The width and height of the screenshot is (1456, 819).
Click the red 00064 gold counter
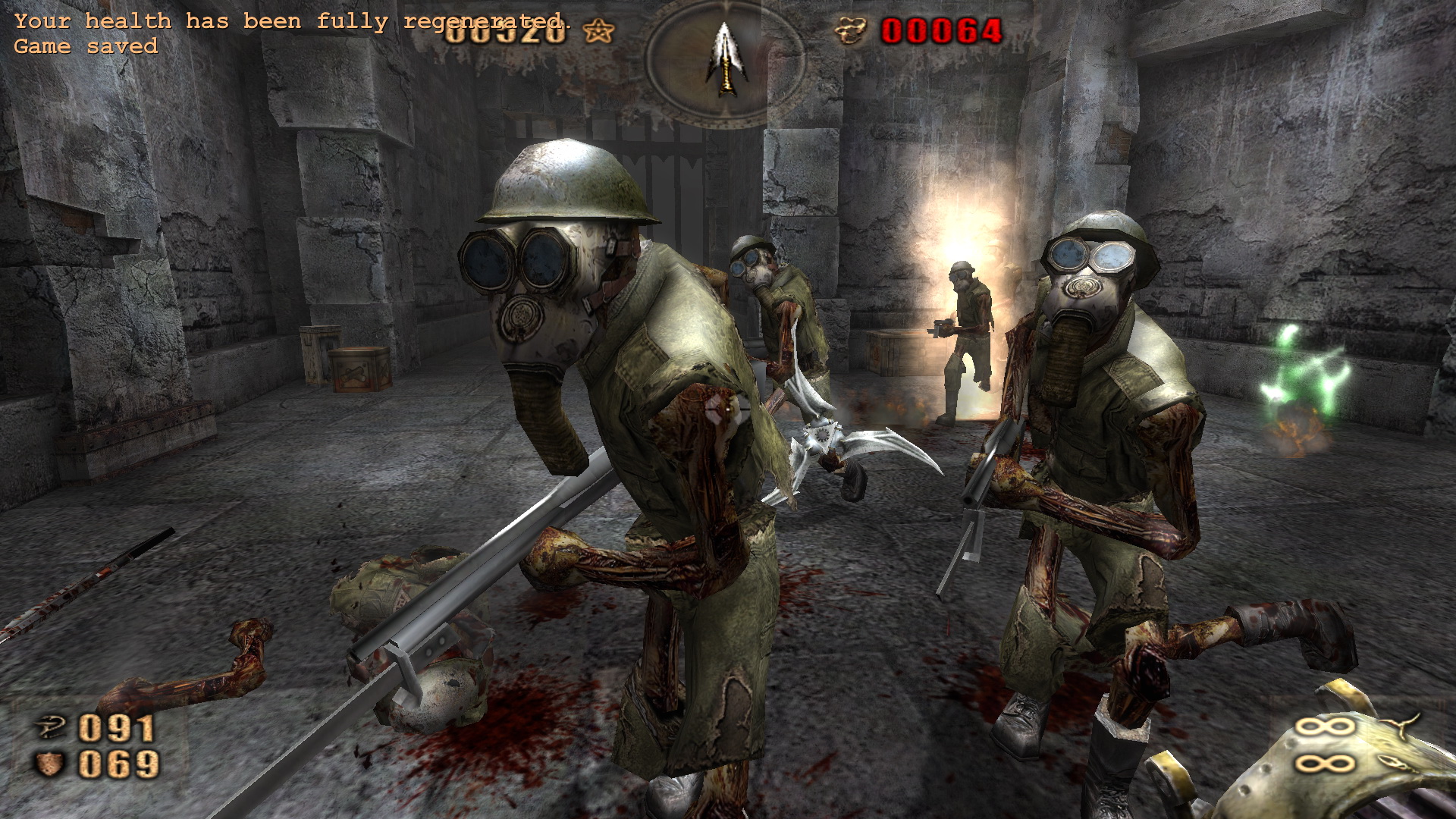point(940,32)
